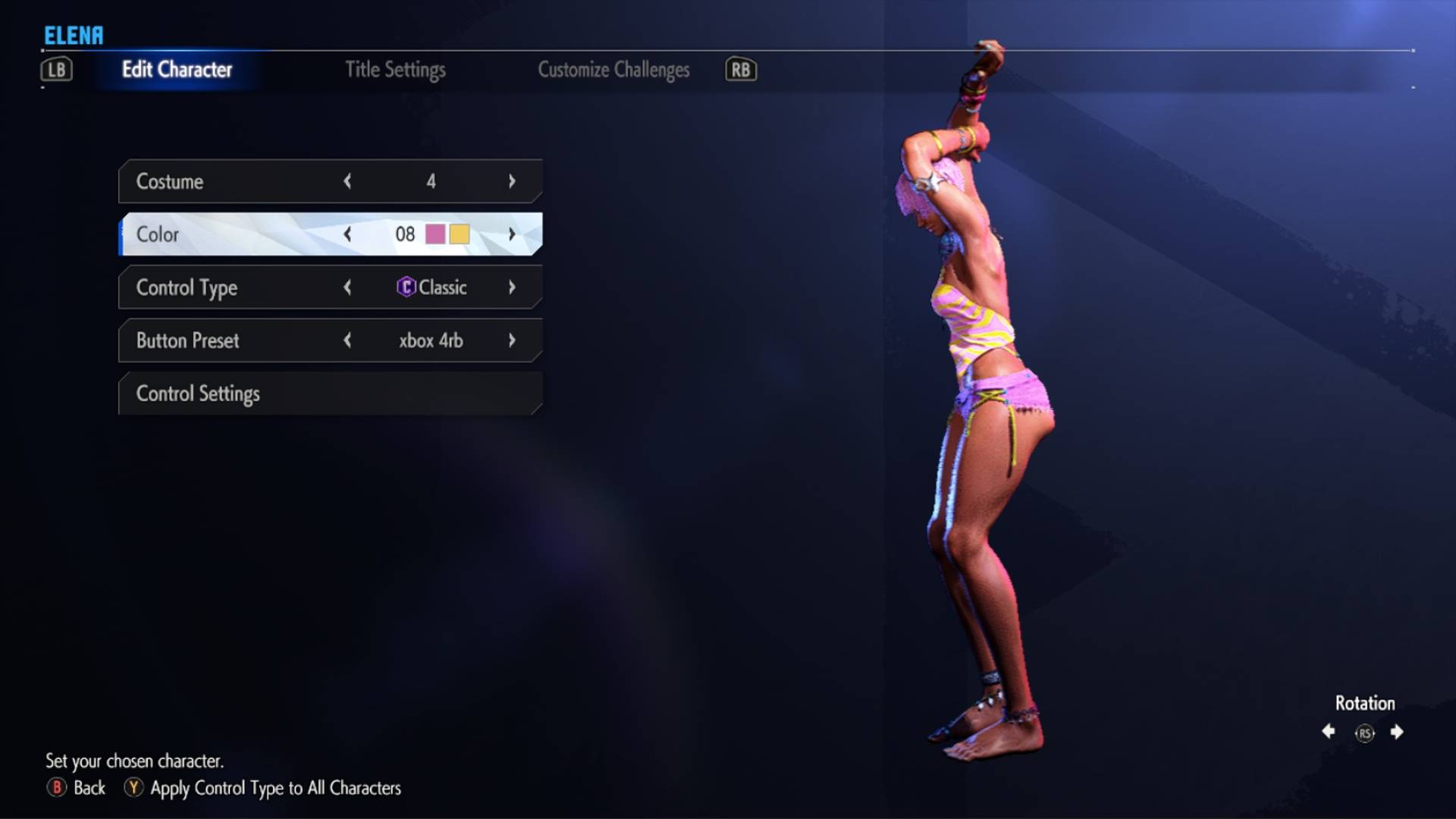Cycle to the next color option
This screenshot has width=1456, height=819.
pyautogui.click(x=512, y=234)
